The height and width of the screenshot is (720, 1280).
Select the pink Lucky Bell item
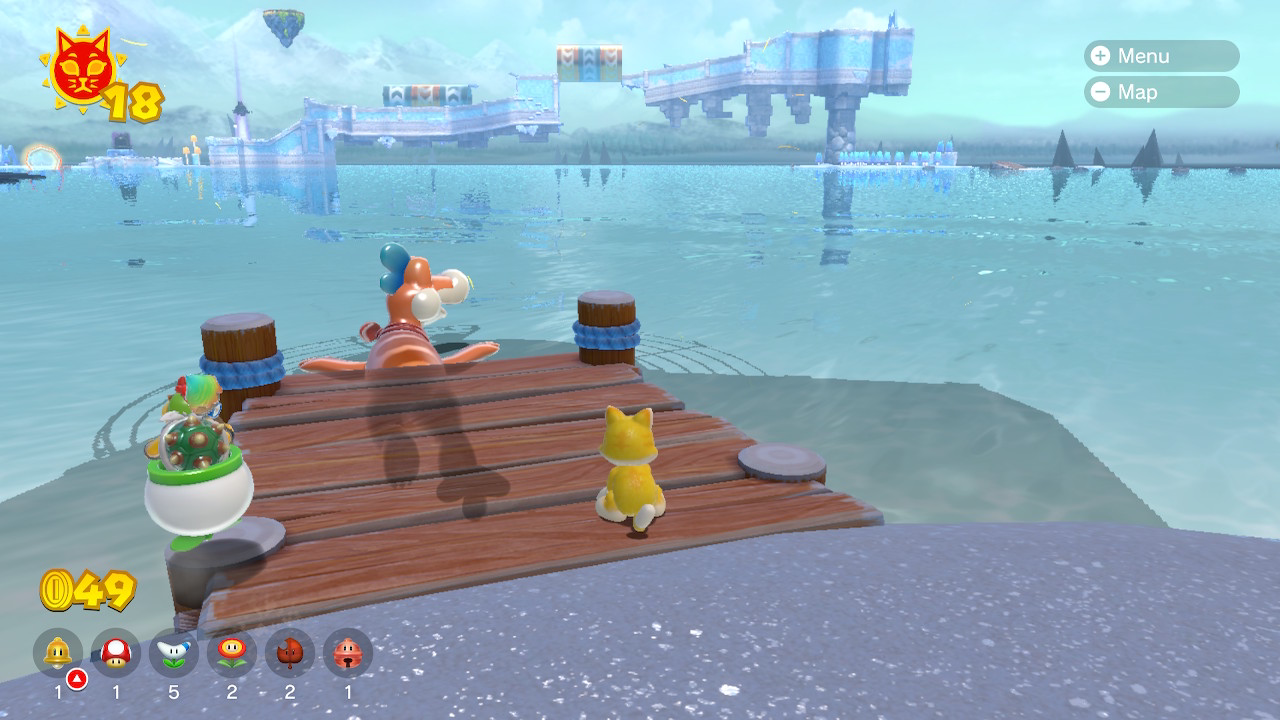[x=348, y=653]
